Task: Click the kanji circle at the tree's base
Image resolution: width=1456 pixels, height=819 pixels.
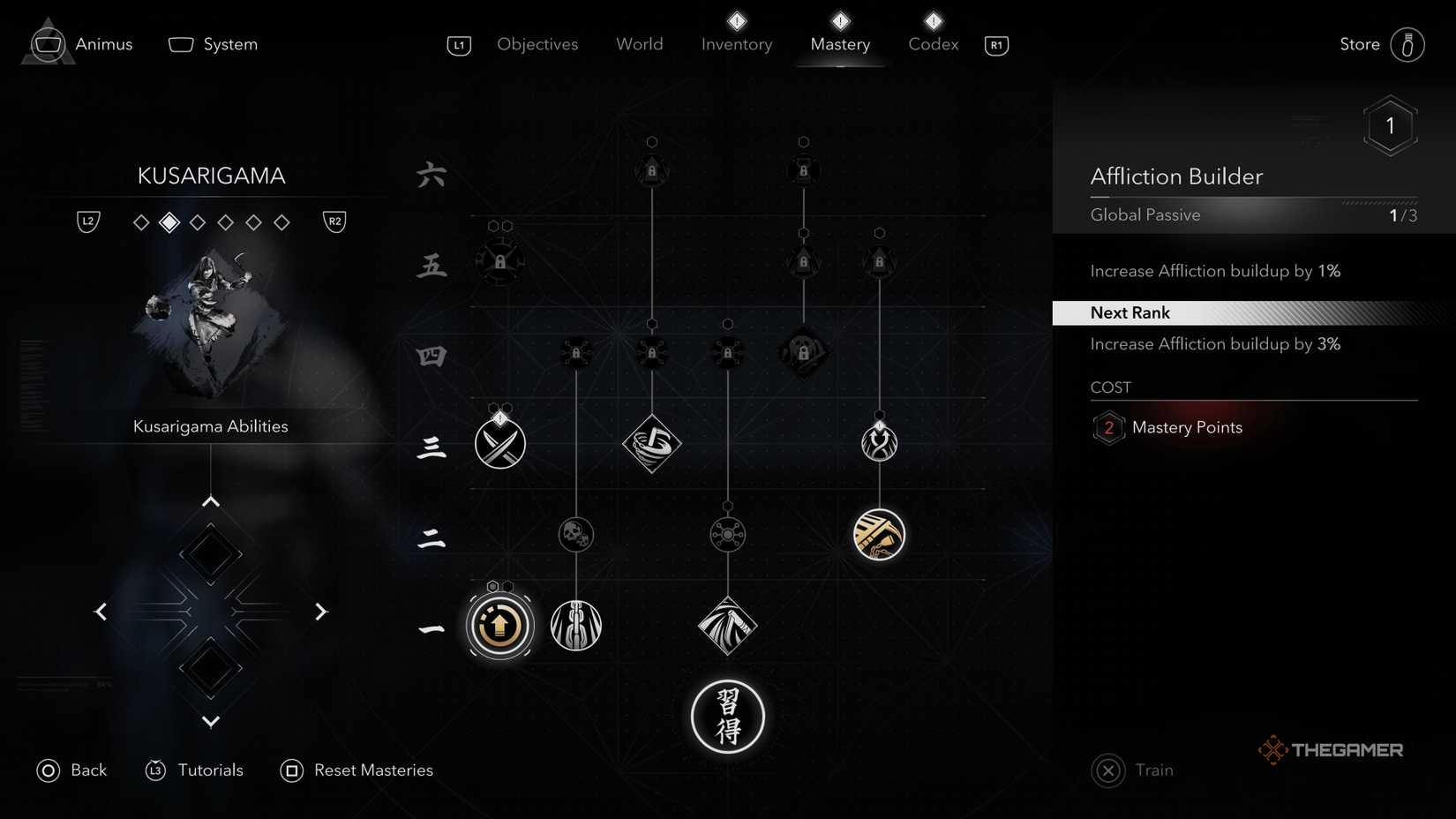Action: point(727,717)
